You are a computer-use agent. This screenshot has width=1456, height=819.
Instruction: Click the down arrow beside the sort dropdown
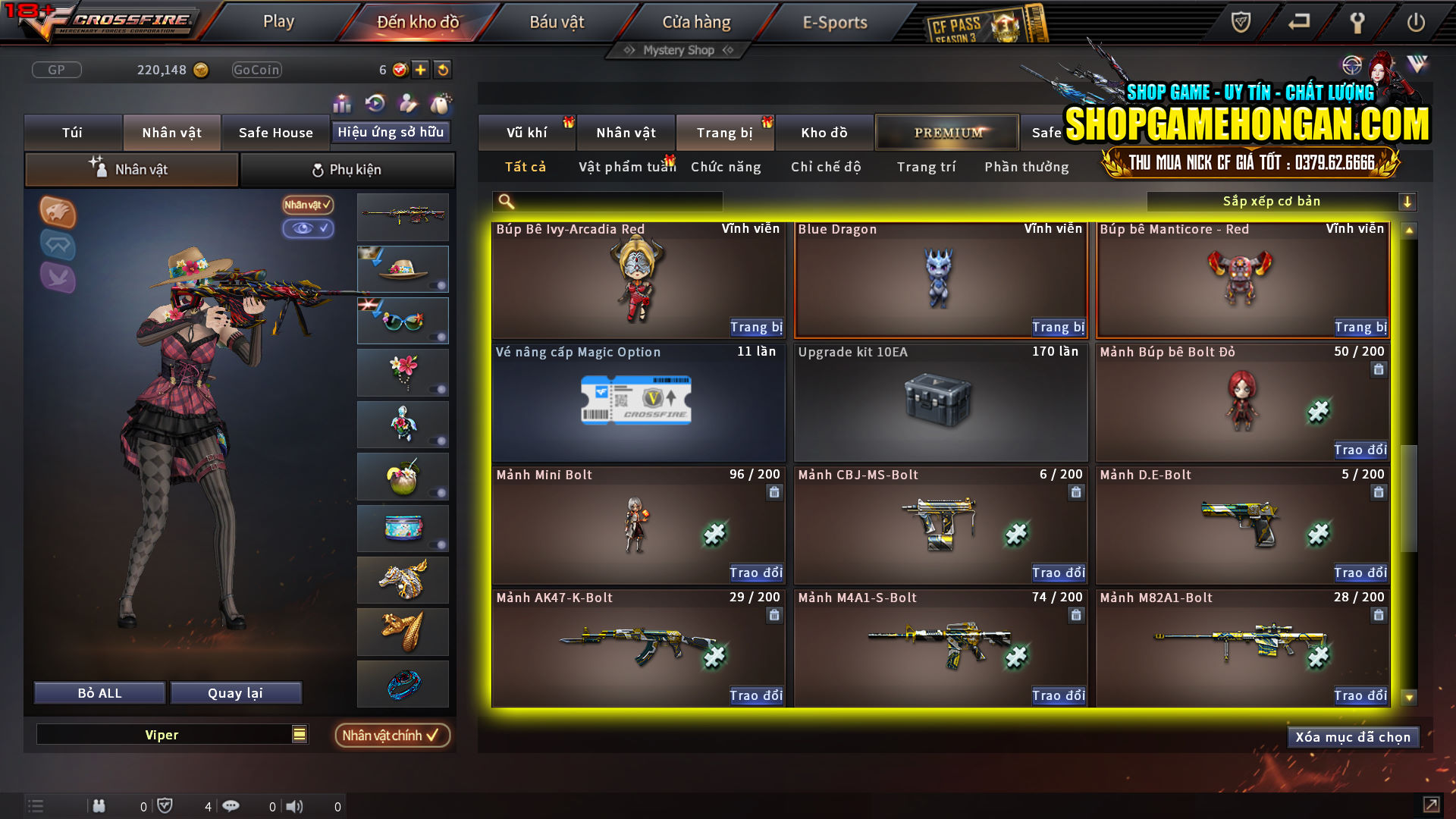1408,201
